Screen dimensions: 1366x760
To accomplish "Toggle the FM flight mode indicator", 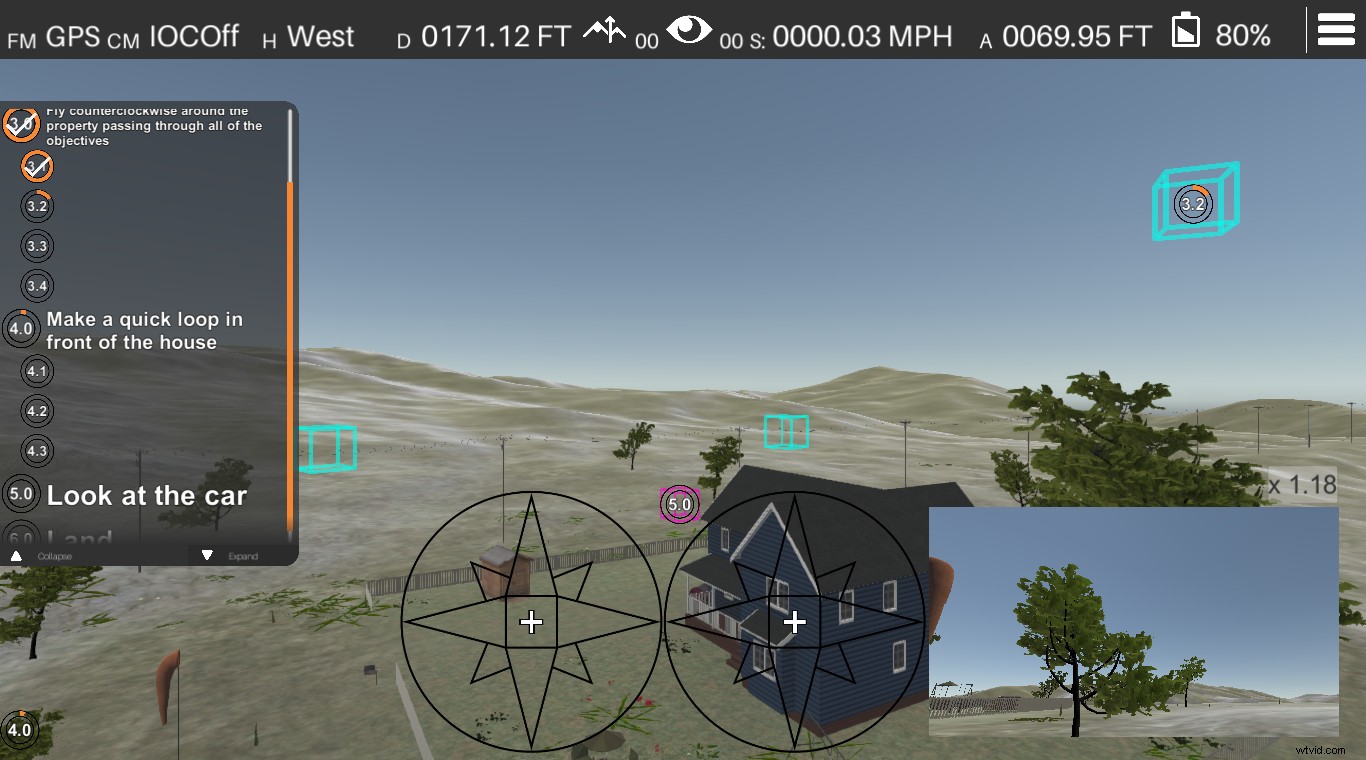I will pyautogui.click(x=22, y=39).
